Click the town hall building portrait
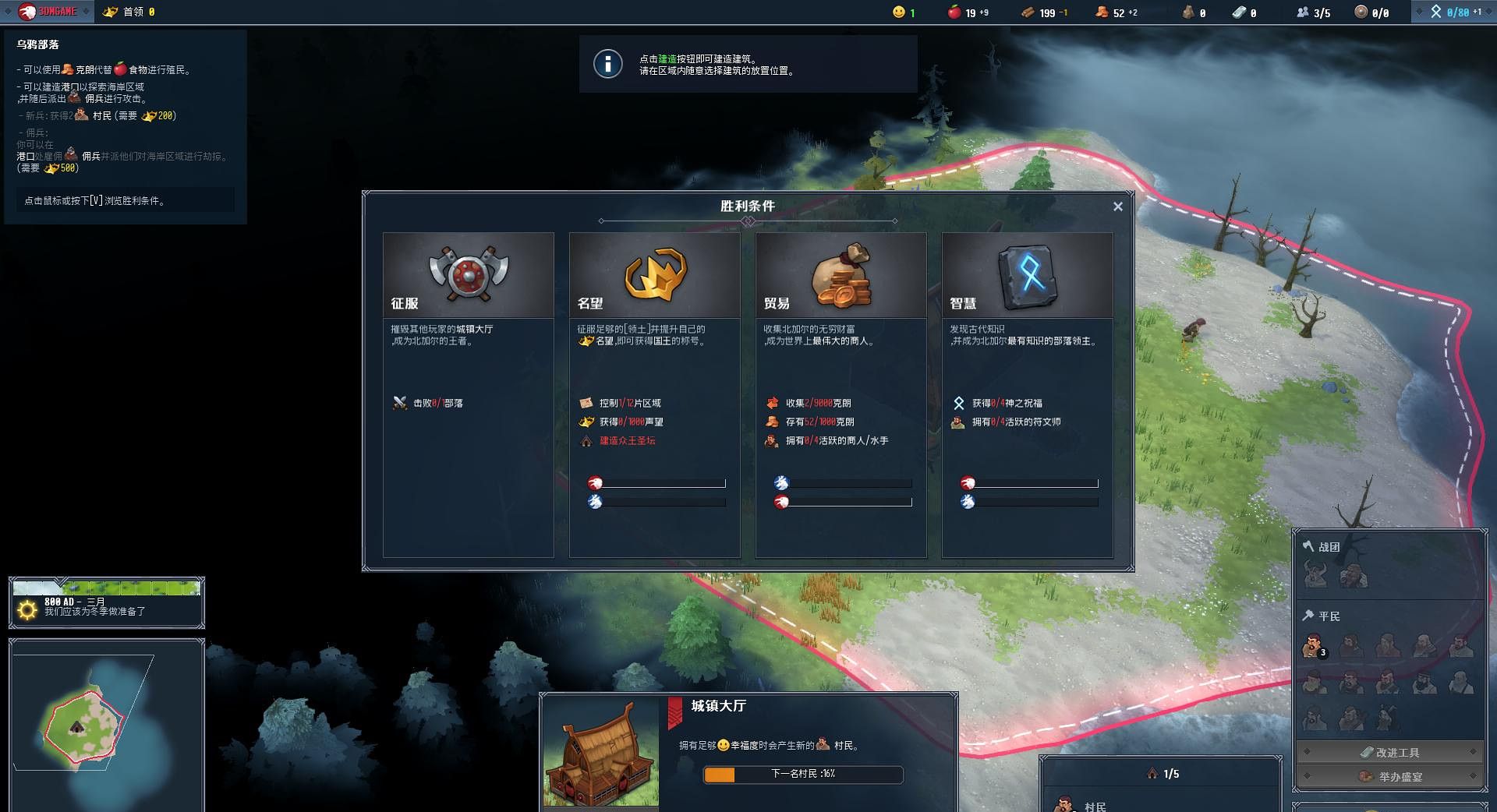The height and width of the screenshot is (812, 1497). (x=601, y=752)
